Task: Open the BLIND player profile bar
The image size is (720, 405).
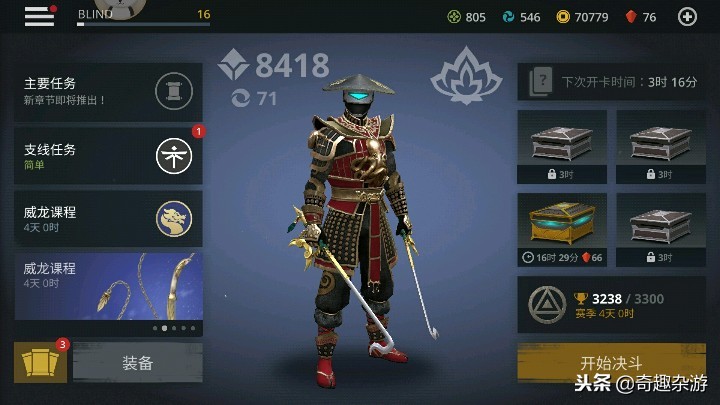Action: [x=143, y=16]
